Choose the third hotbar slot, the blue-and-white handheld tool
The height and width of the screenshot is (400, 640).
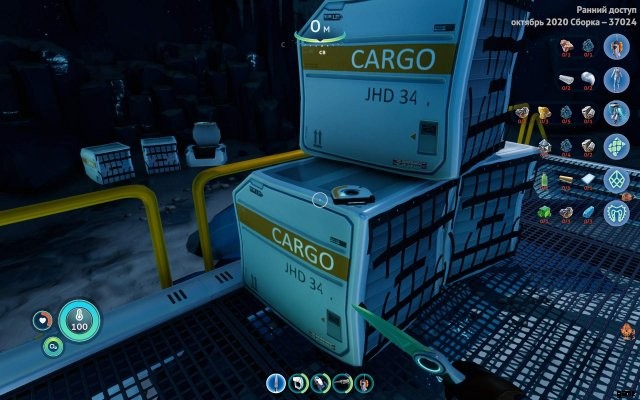[x=319, y=383]
